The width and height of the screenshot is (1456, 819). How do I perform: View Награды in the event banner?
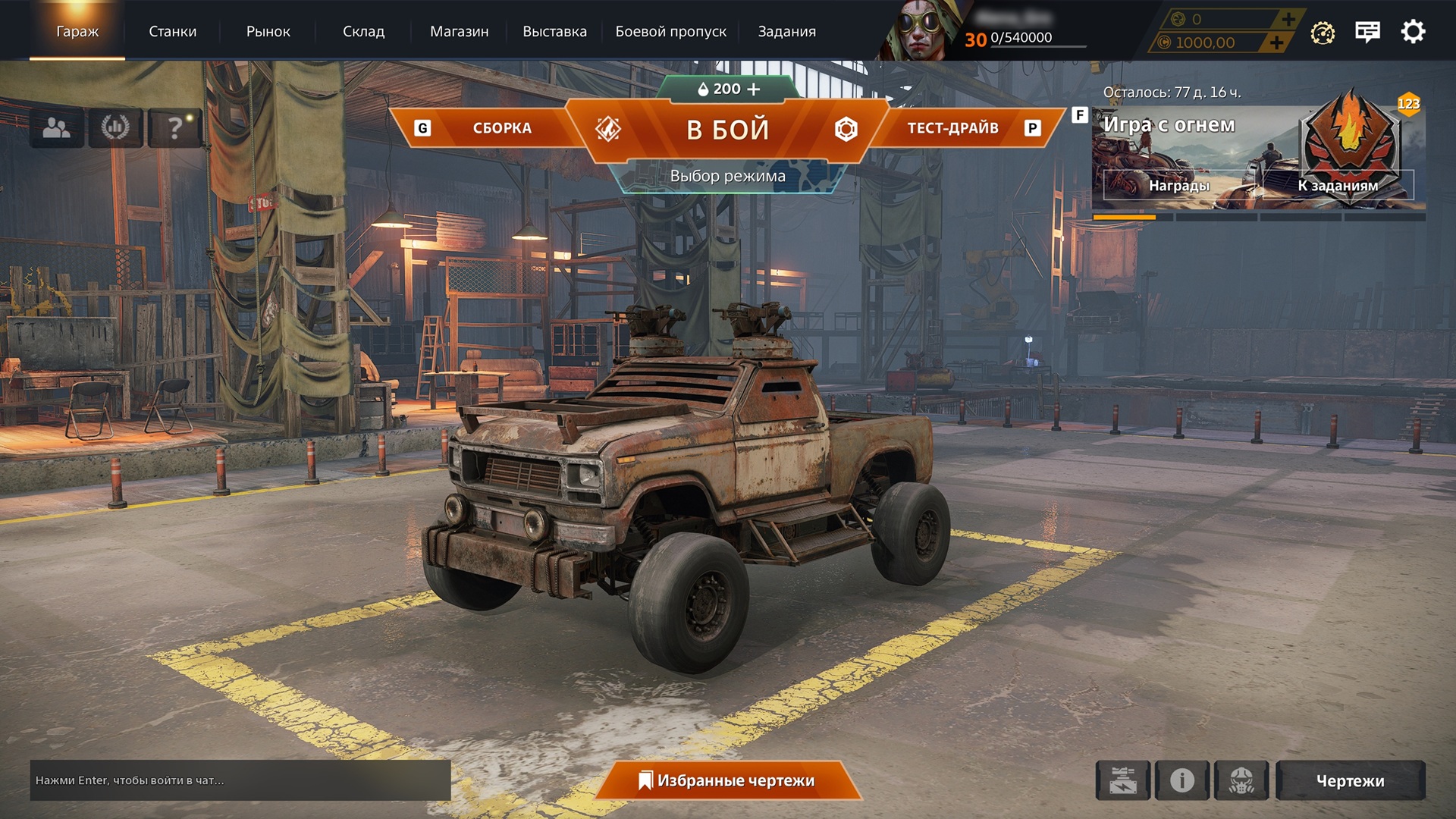[x=1178, y=186]
